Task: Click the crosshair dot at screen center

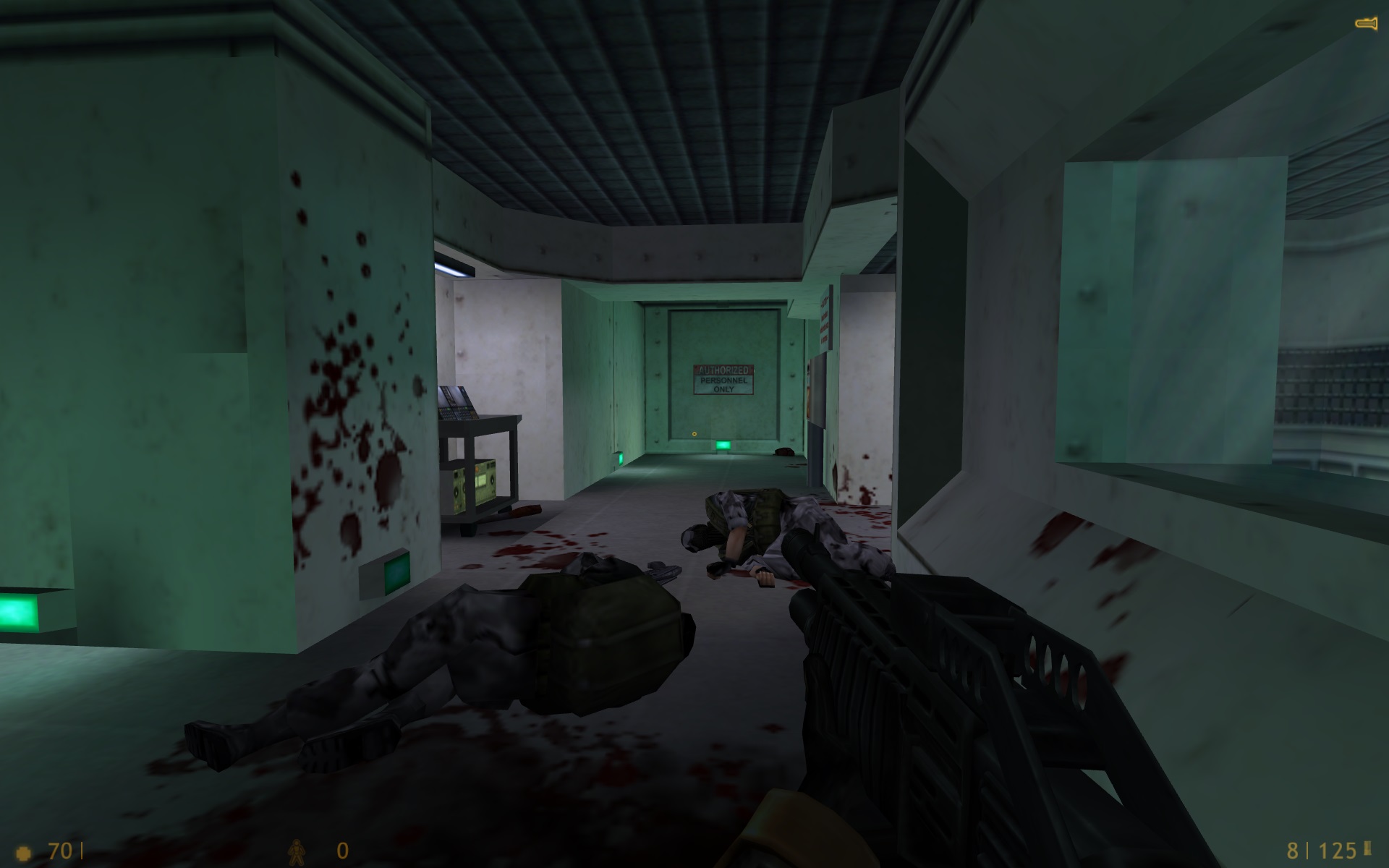Action: (x=693, y=434)
